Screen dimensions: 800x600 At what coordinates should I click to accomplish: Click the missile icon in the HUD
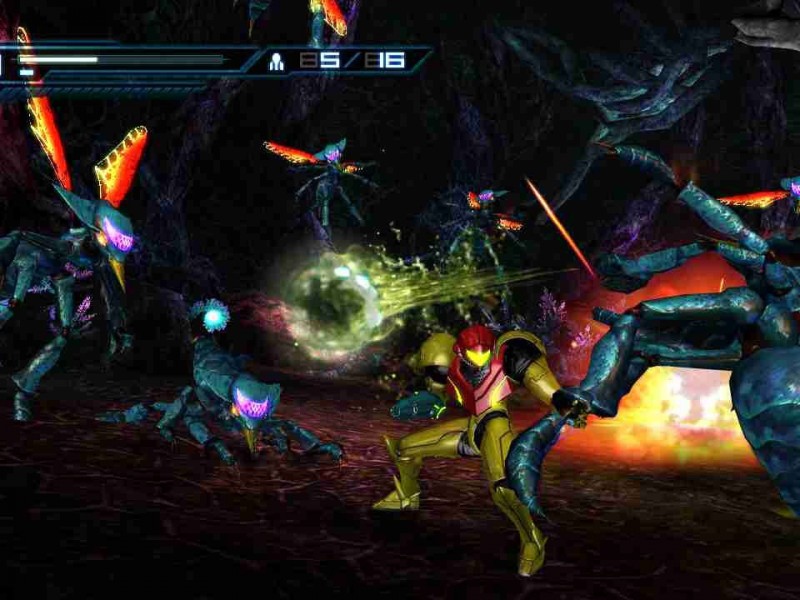[x=277, y=61]
